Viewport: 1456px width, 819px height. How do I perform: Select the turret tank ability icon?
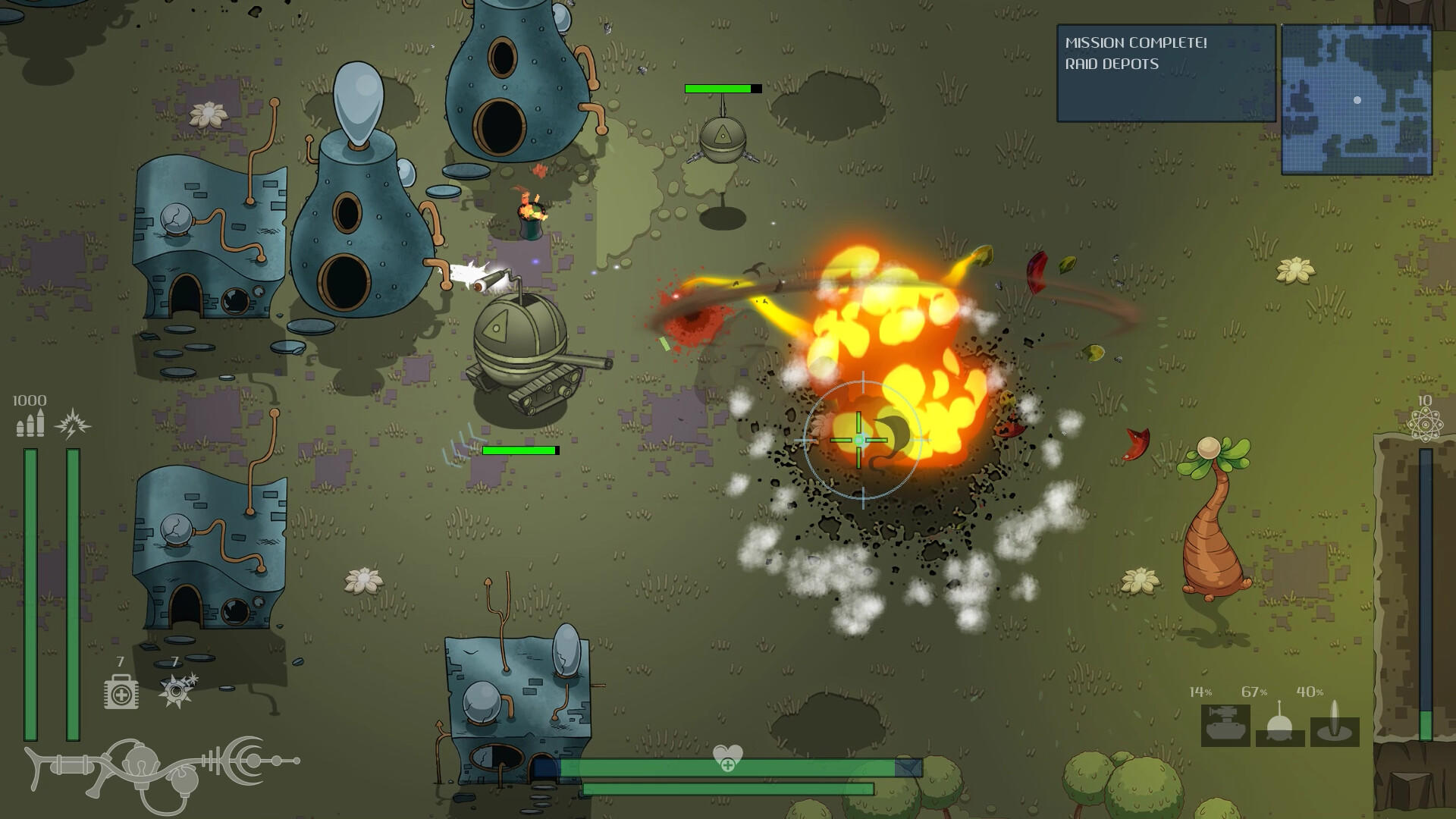click(x=1225, y=725)
